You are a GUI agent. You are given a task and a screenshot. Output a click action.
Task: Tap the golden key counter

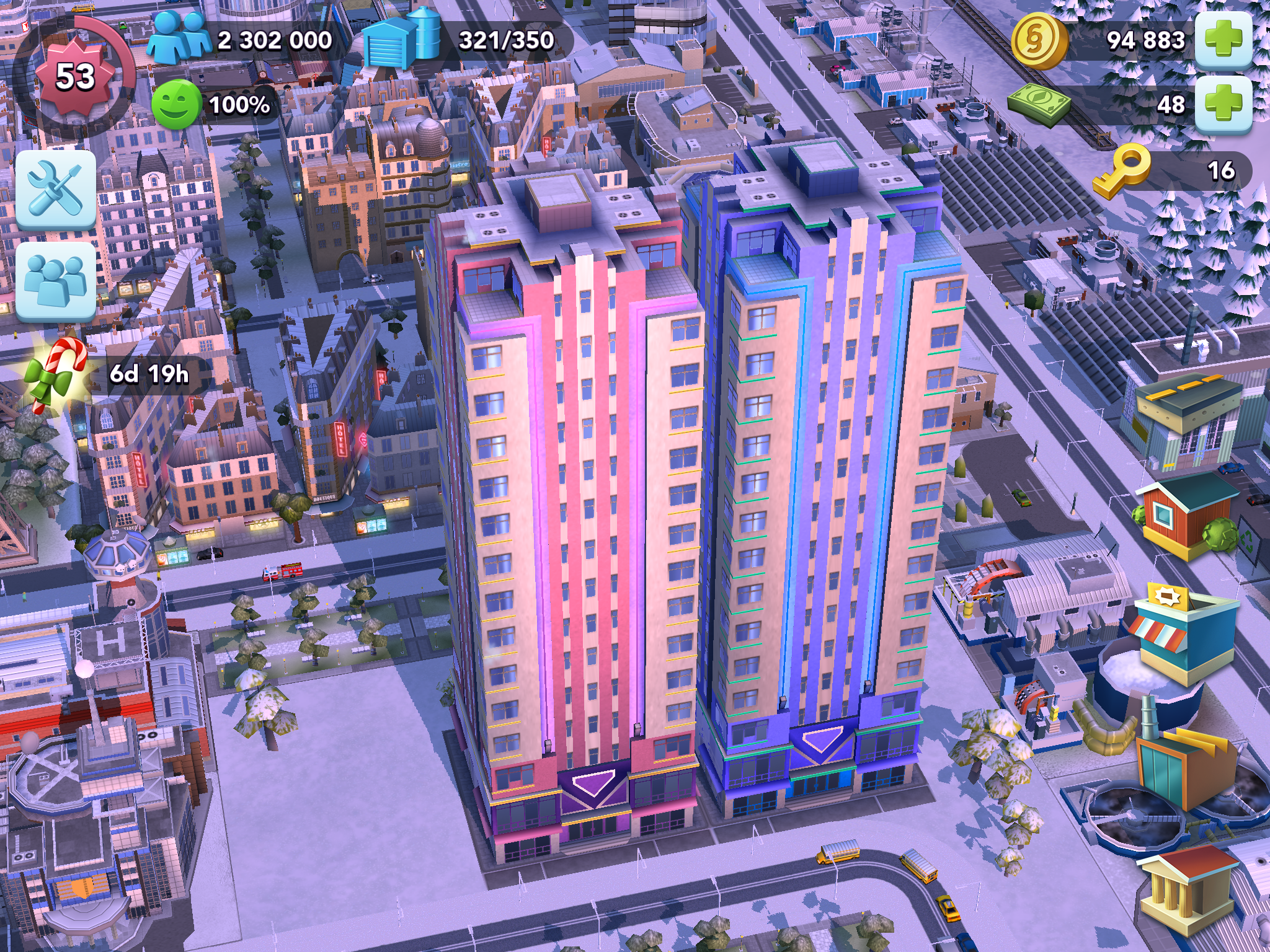[1122, 170]
